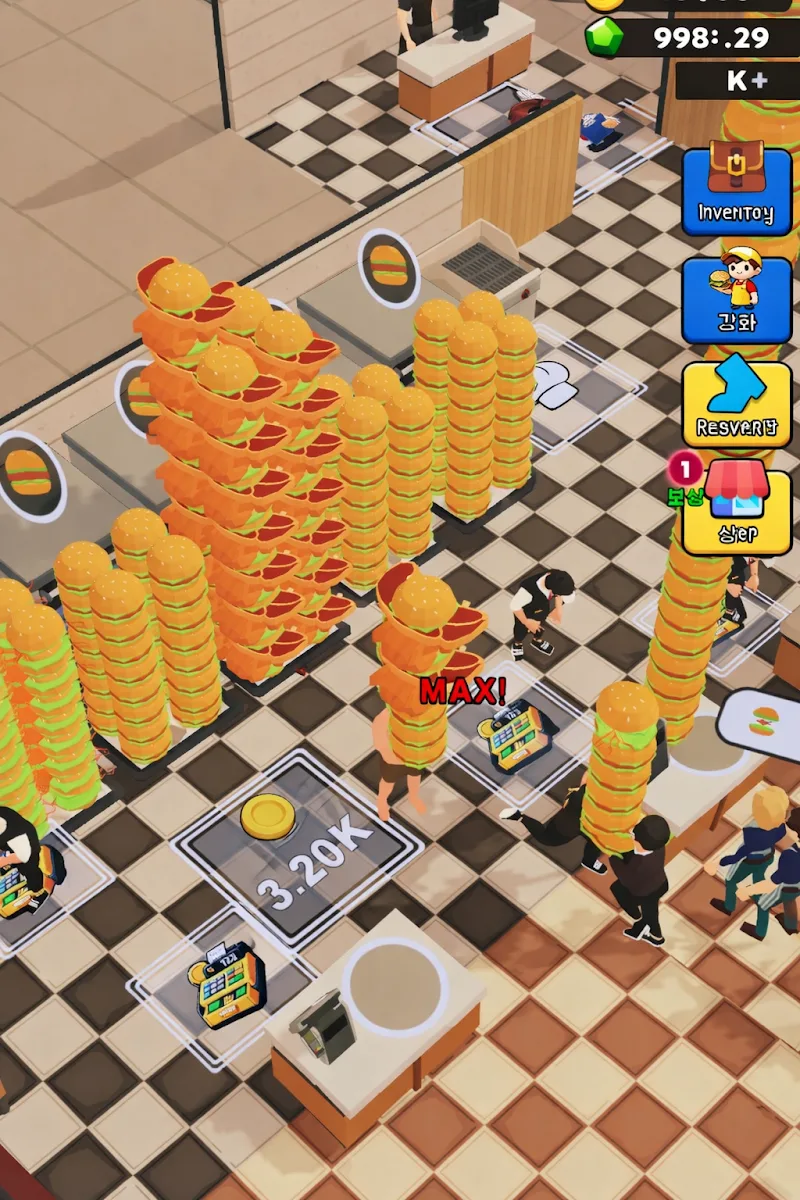The image size is (800, 1200).
Task: Open the Inventory backpack button
Action: pyautogui.click(x=736, y=190)
